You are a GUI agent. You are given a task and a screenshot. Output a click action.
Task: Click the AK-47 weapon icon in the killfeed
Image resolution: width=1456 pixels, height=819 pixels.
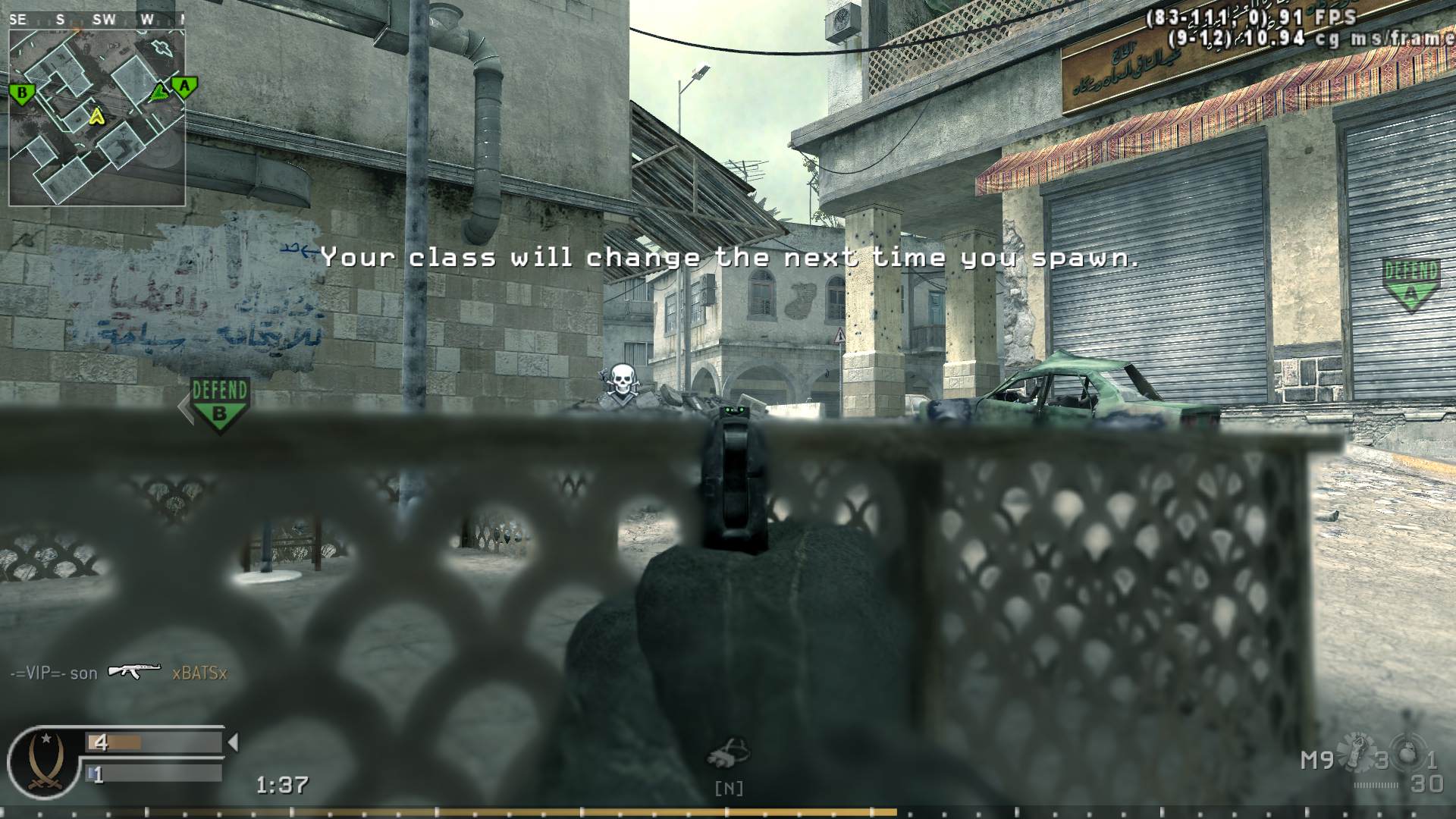[135, 673]
